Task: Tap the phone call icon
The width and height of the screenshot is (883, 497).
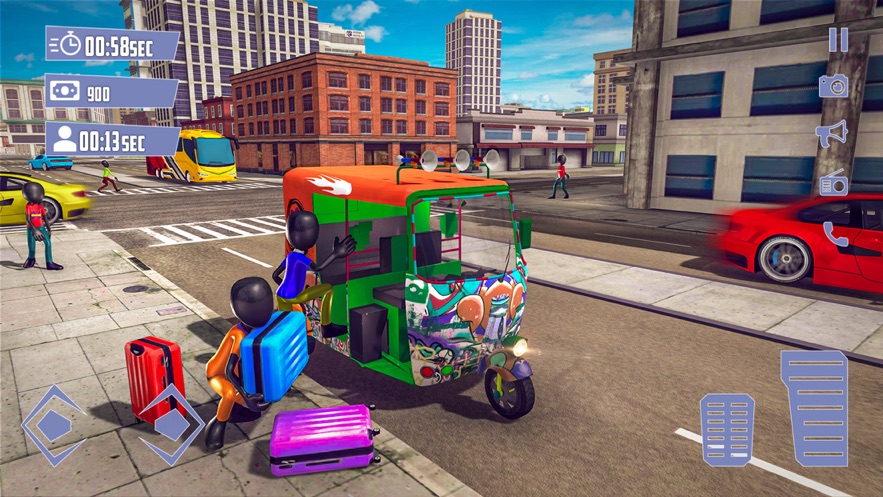Action: click(x=835, y=234)
